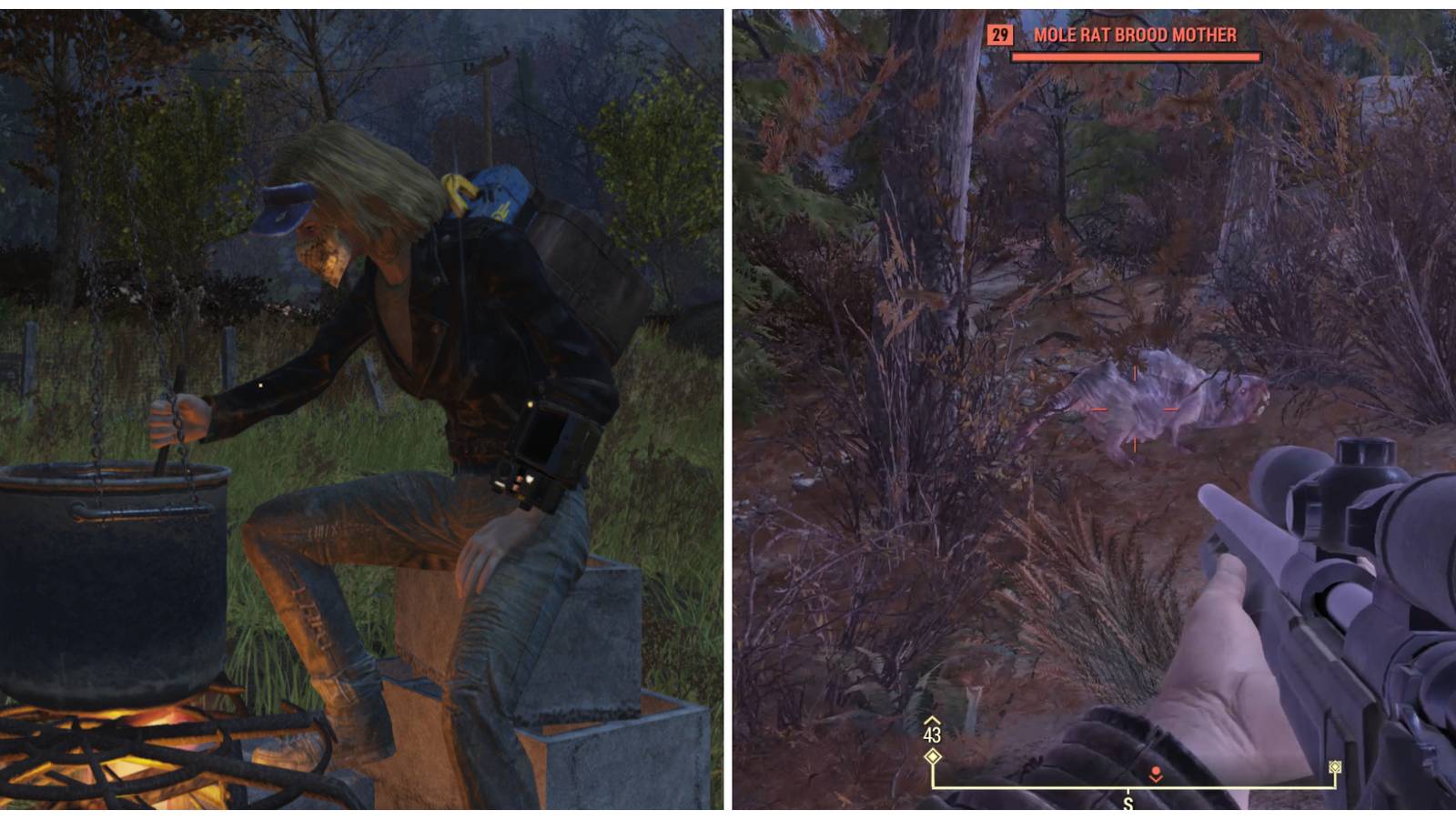Select the left cooking-scene panel
The height and width of the screenshot is (819, 1456).
coord(364,409)
